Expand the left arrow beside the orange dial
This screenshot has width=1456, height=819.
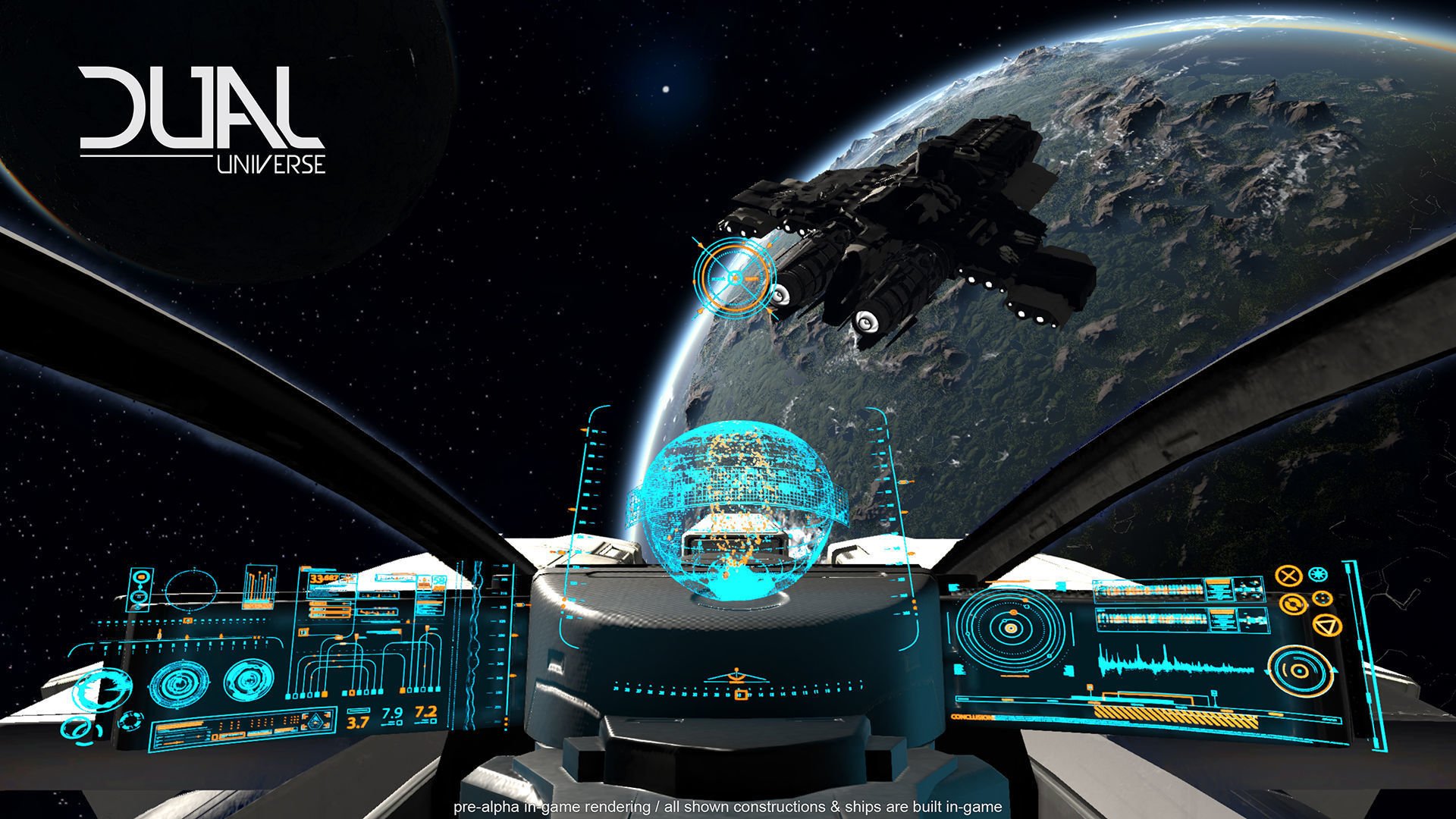[1267, 670]
